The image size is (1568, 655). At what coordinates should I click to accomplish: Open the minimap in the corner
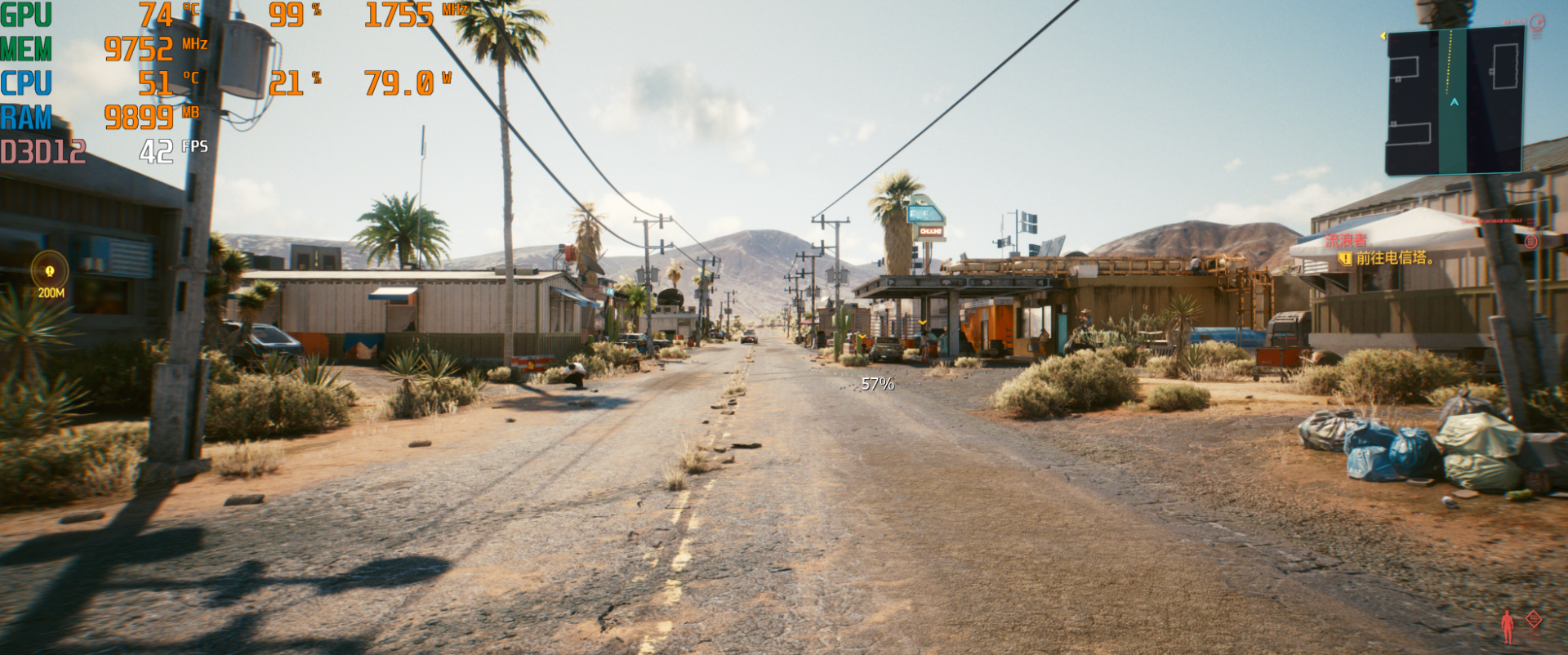[1454, 100]
